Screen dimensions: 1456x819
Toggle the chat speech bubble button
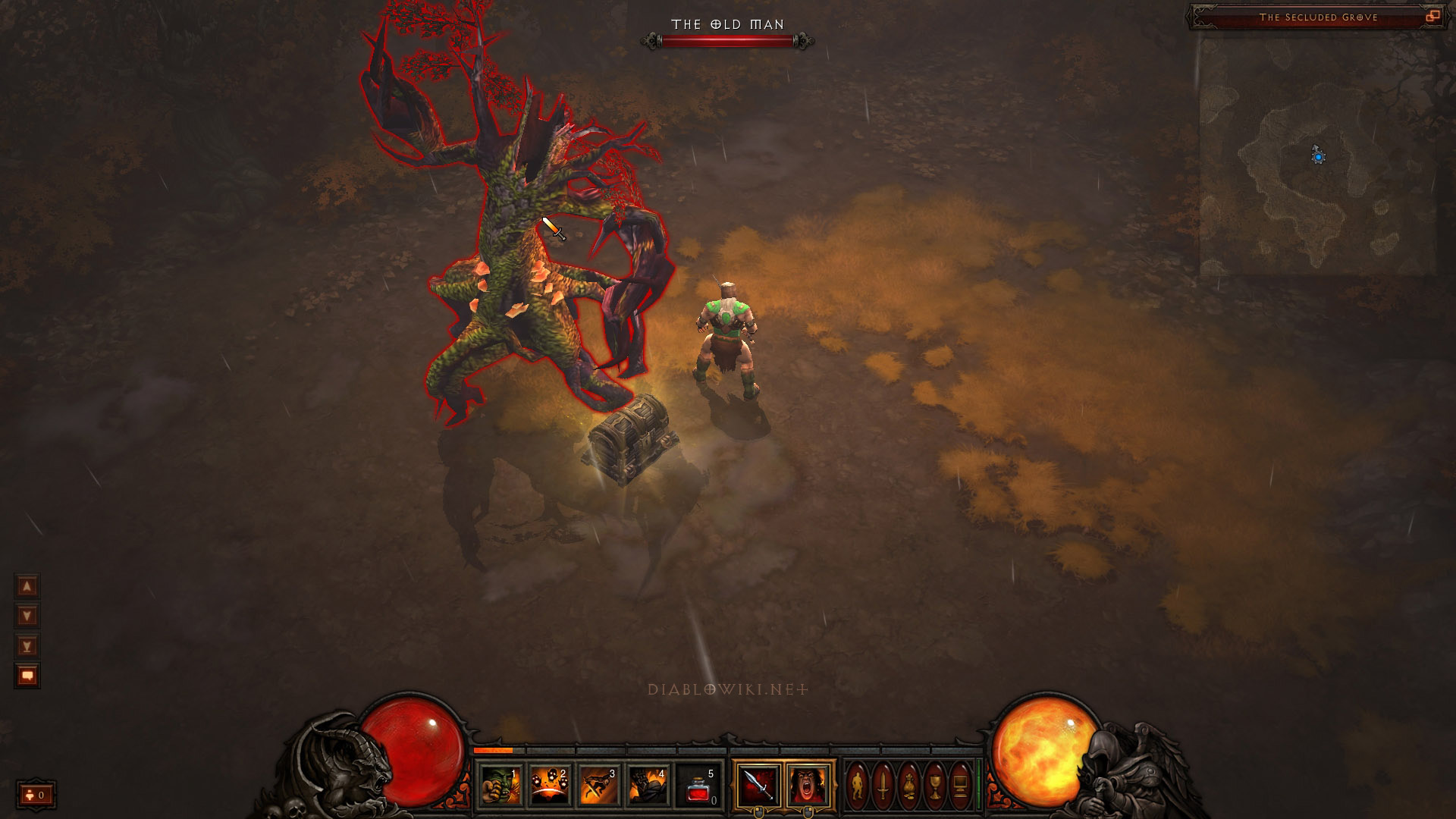pyautogui.click(x=27, y=676)
